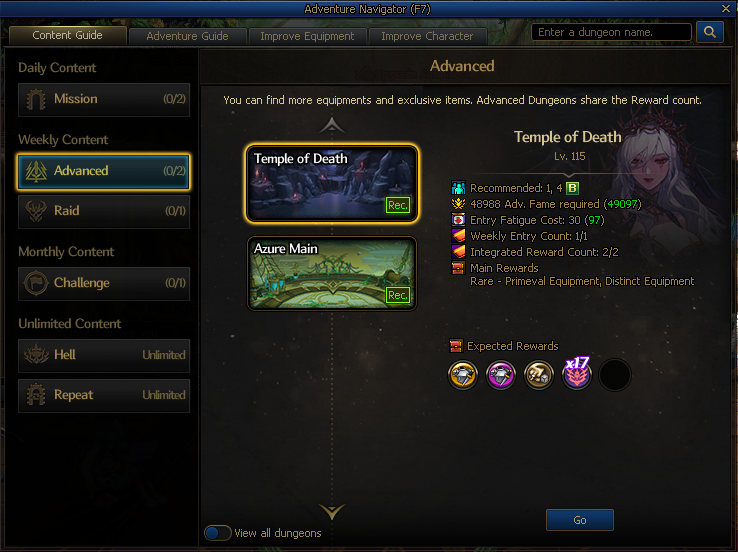Switch to the Adventure Guide tab
Screen dimensions: 738x552
pos(187,36)
